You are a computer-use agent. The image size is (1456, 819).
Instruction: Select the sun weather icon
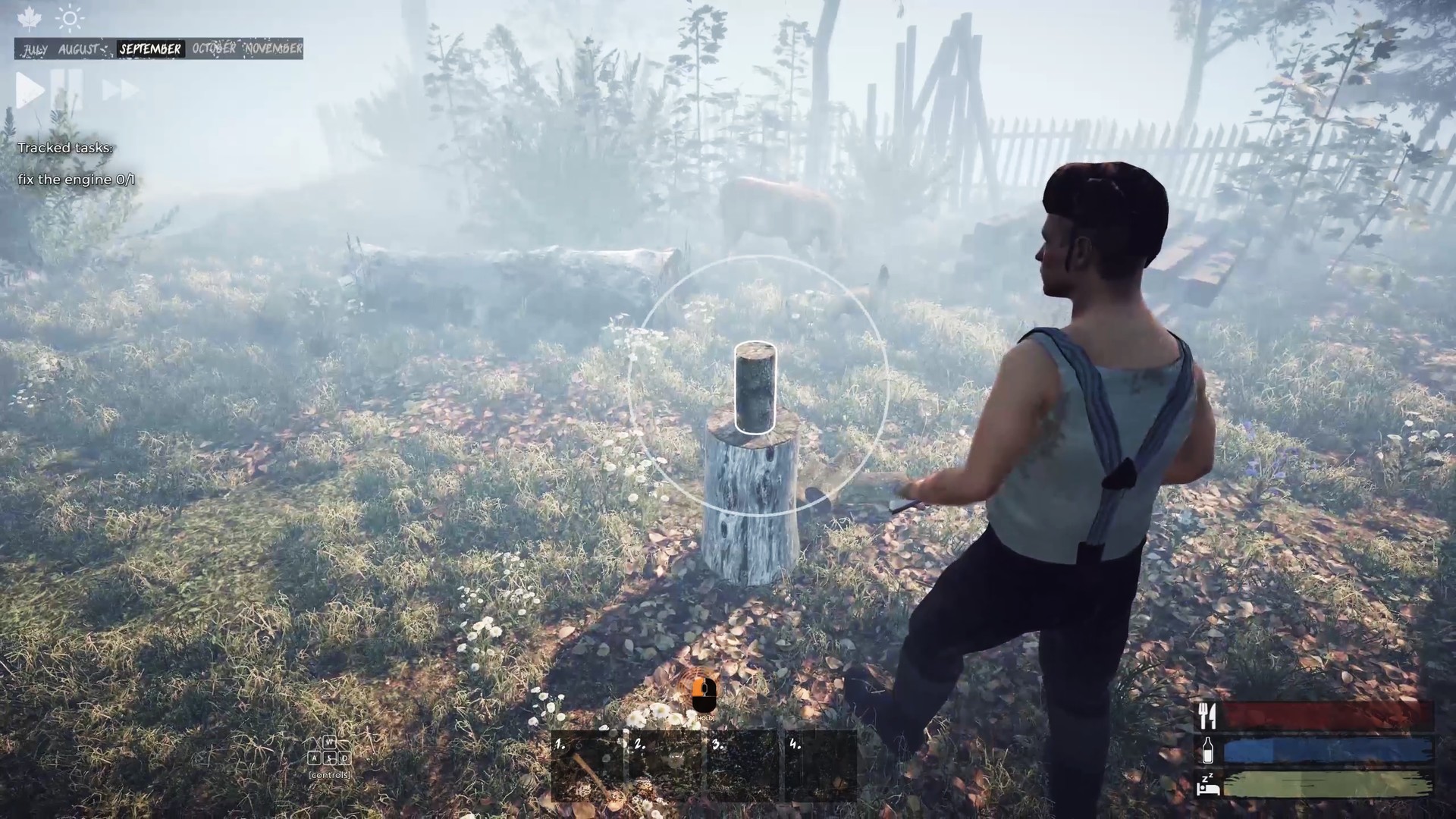(70, 18)
